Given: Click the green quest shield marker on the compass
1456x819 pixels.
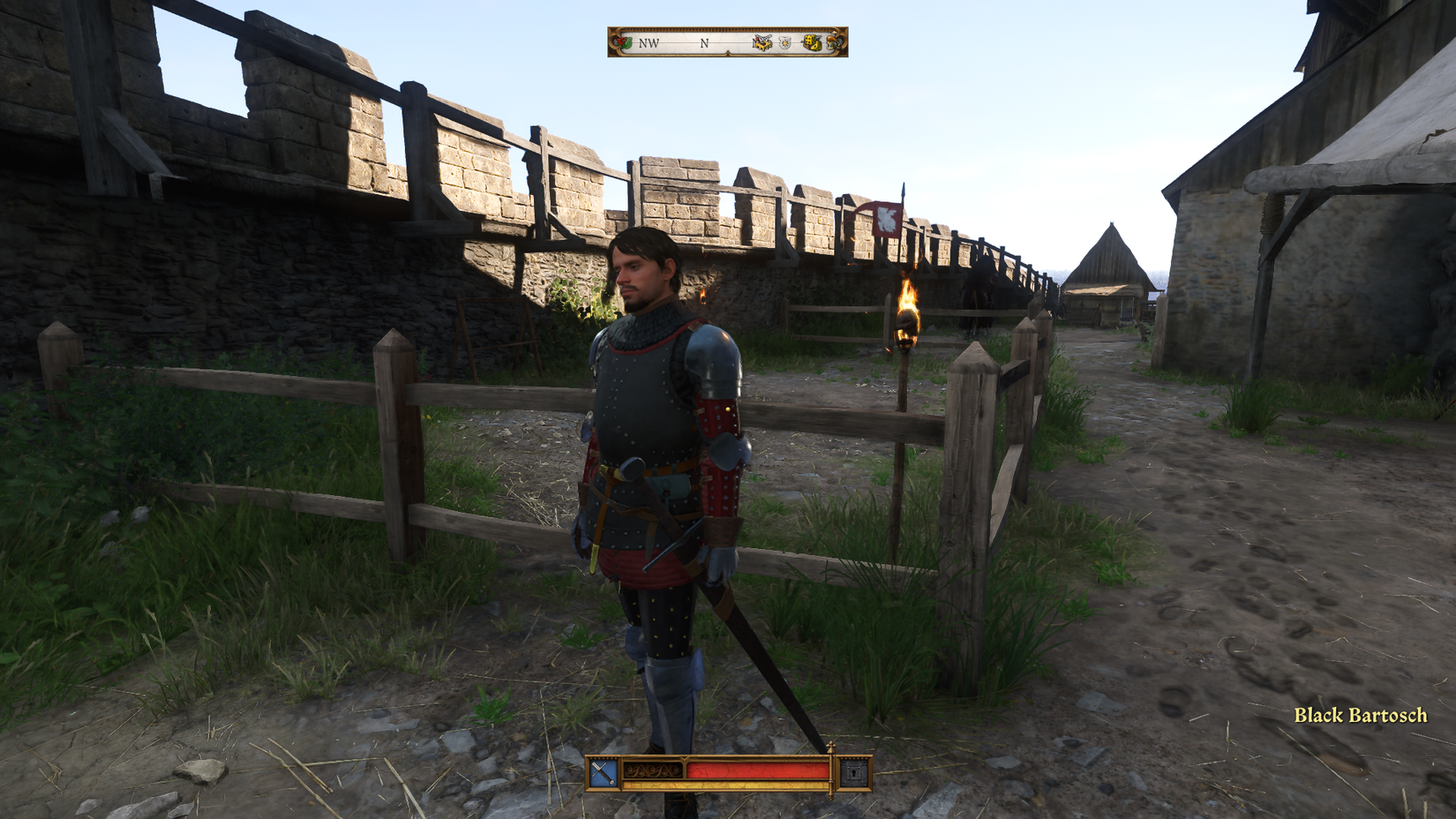Looking at the screenshot, I should coord(623,42).
